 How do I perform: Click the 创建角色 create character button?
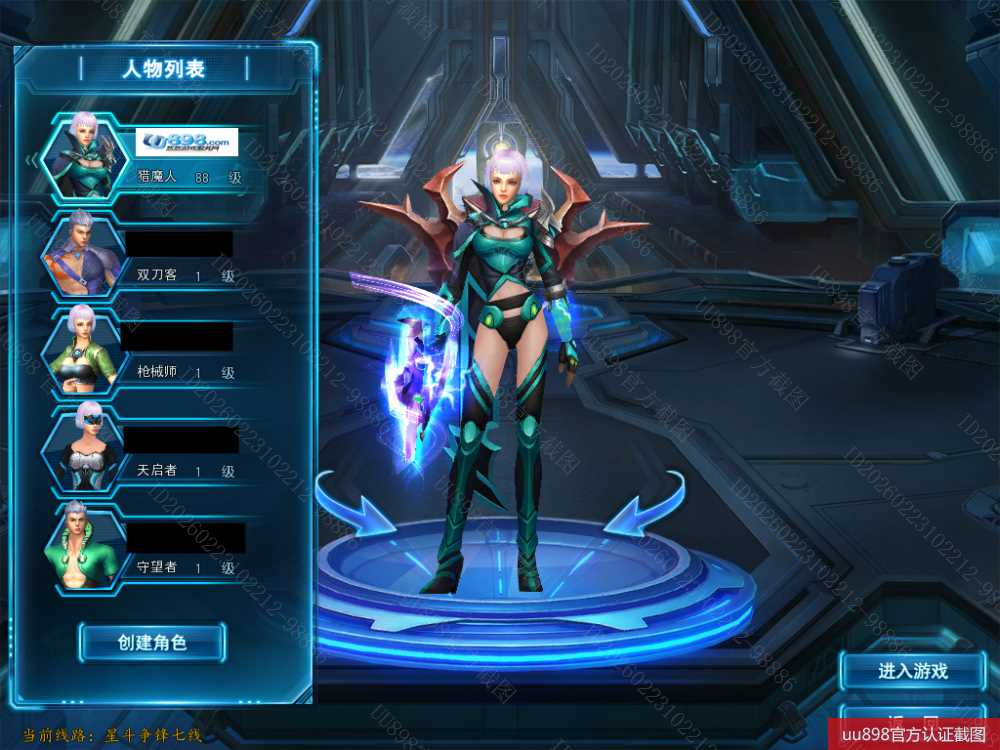[x=152, y=642]
